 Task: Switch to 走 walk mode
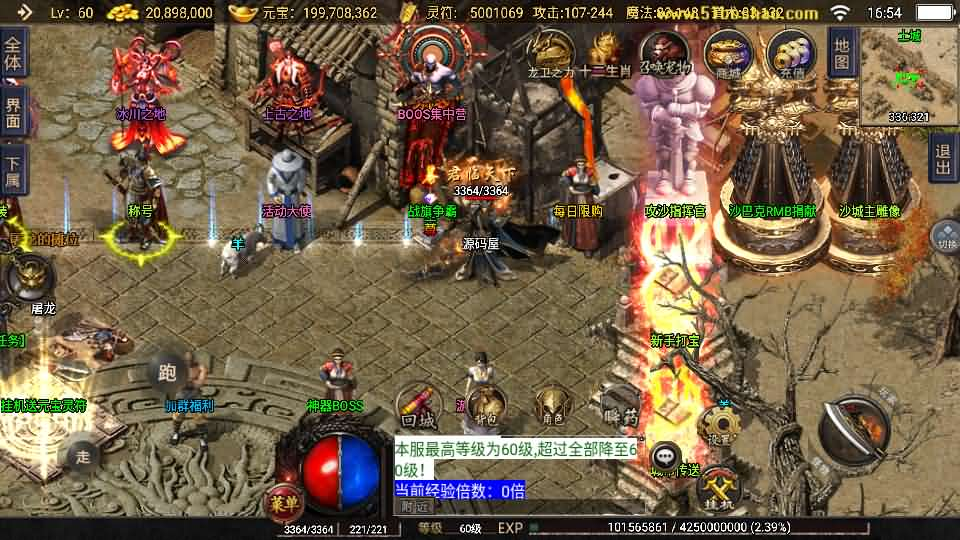pyautogui.click(x=83, y=457)
